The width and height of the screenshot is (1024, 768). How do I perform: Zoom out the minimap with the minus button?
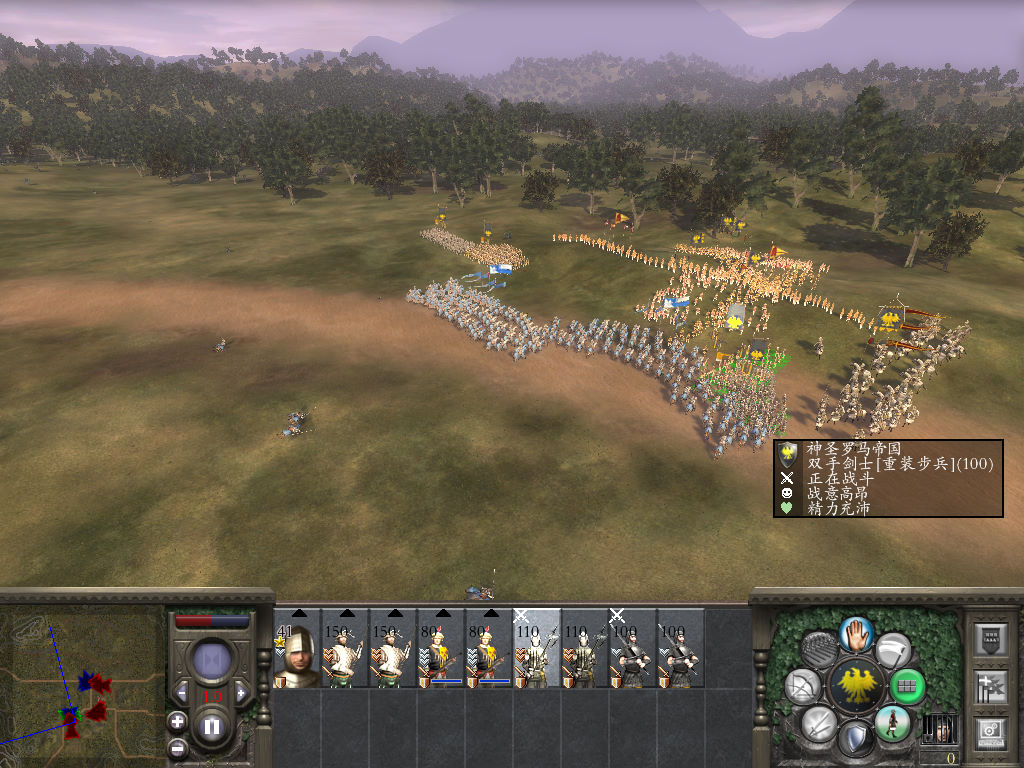tap(177, 746)
